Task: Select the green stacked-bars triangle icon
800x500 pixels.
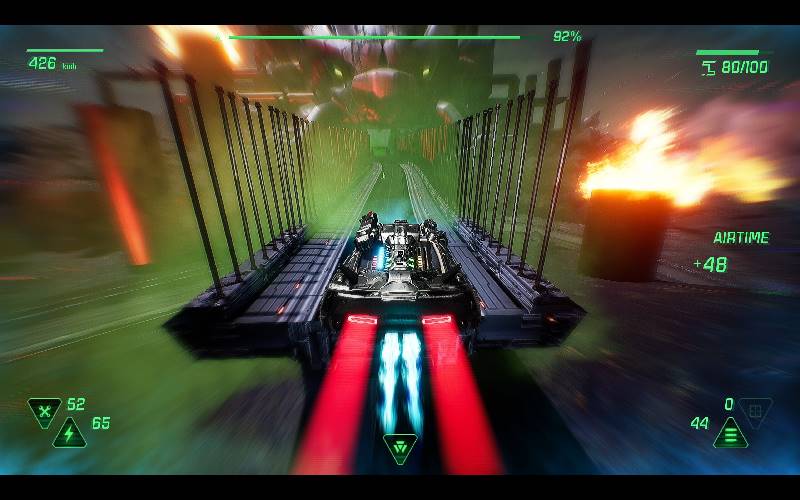Action: tap(730, 432)
